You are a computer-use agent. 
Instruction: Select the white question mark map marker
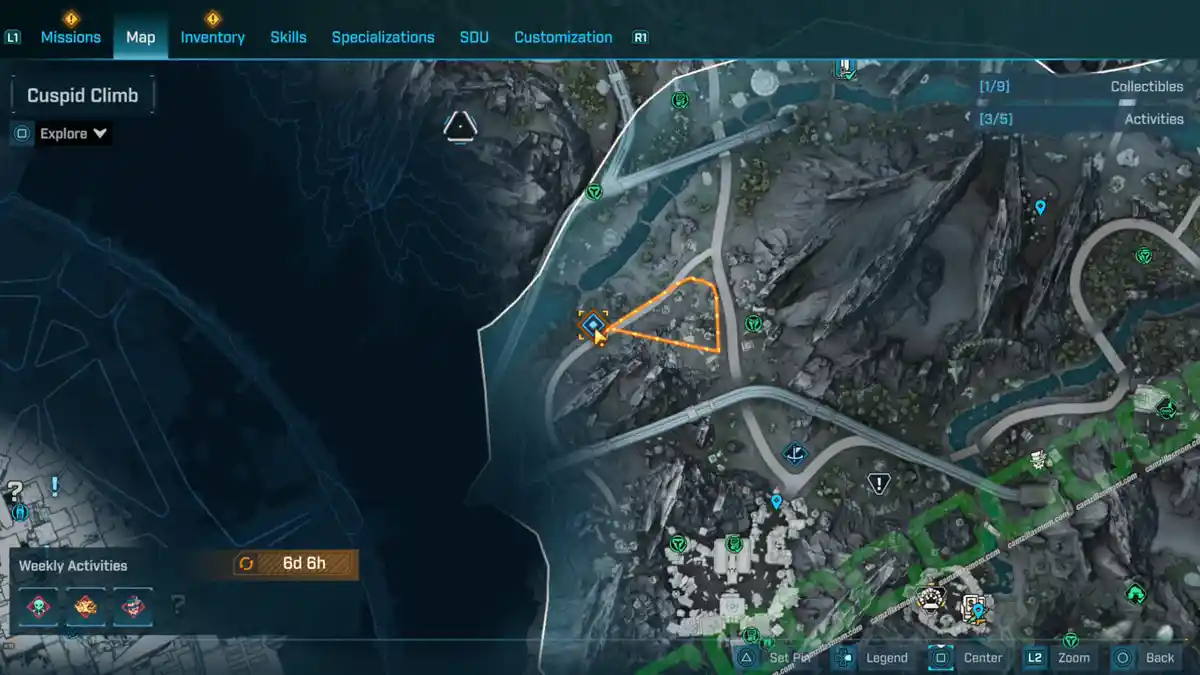[x=16, y=490]
